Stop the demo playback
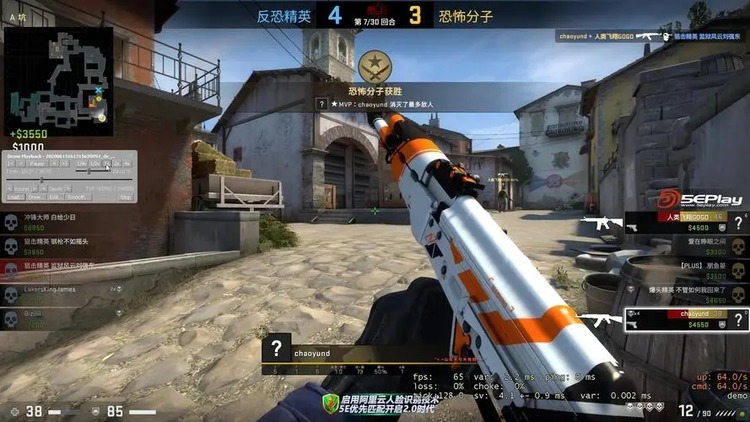 point(126,197)
